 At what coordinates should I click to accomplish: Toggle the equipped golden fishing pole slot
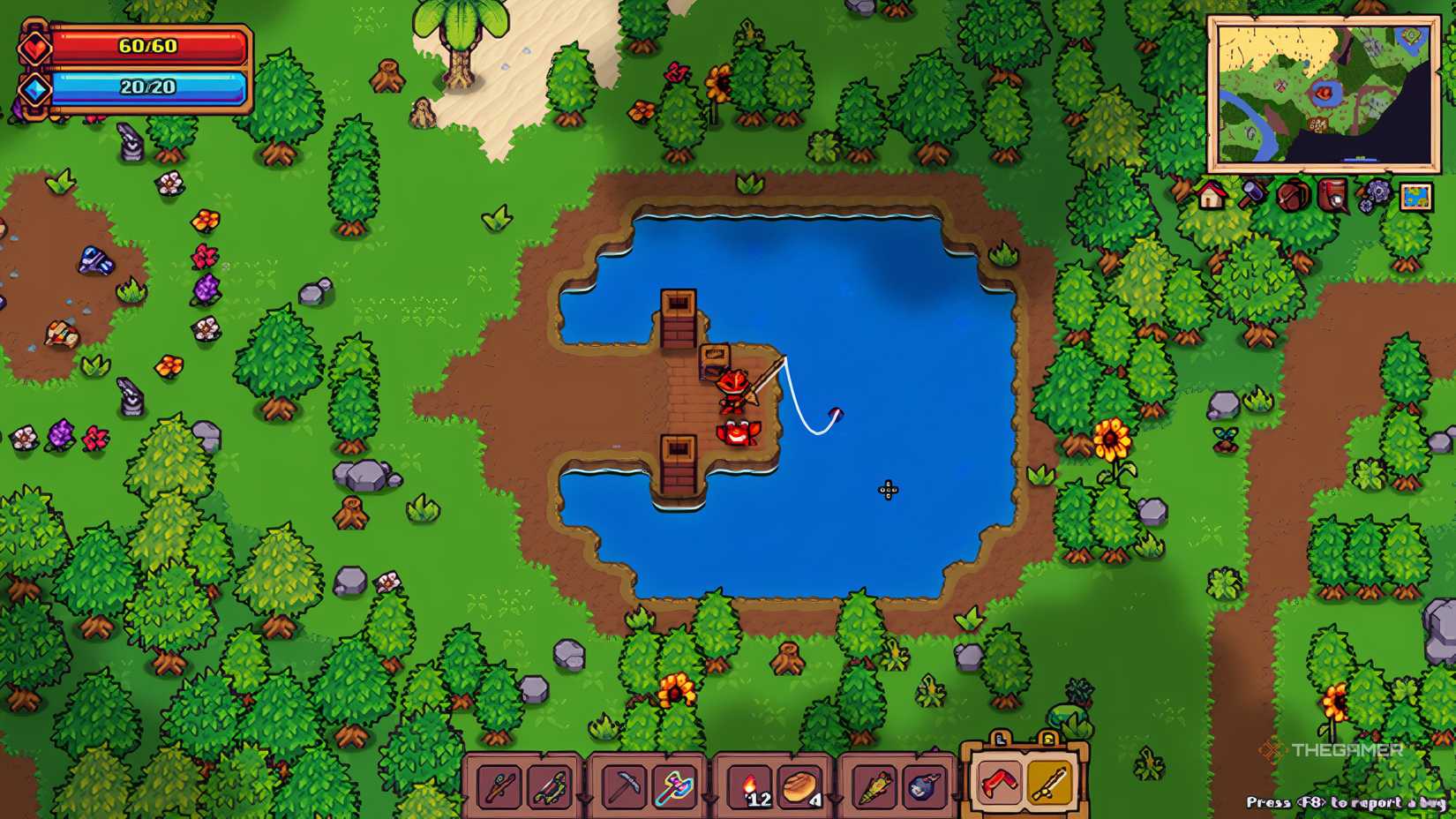(1049, 785)
